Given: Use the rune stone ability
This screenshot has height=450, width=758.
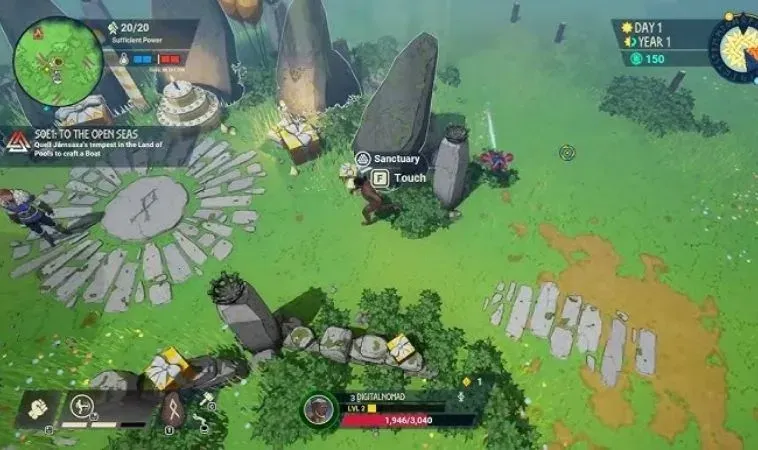Looking at the screenshot, I should pyautogui.click(x=171, y=408).
